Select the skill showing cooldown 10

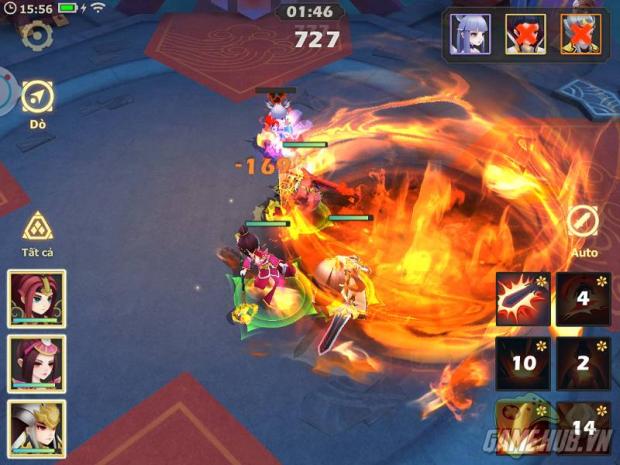[x=522, y=363]
